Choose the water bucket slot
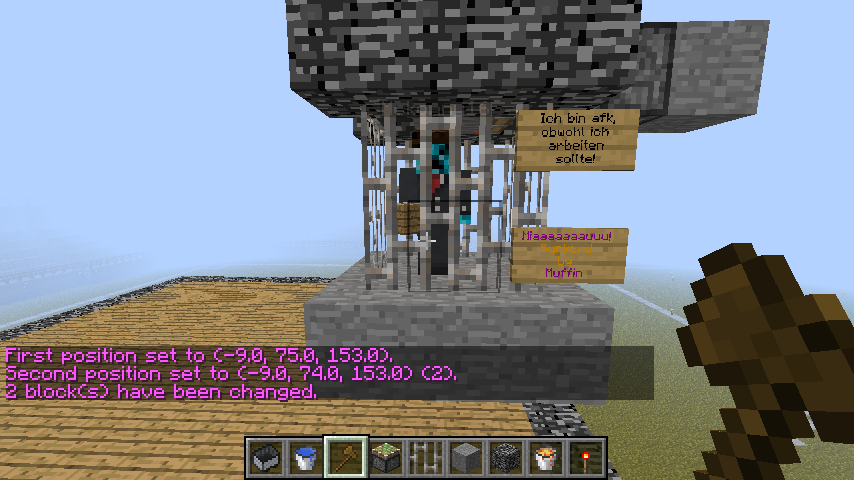854x480 pixels. tap(307, 457)
